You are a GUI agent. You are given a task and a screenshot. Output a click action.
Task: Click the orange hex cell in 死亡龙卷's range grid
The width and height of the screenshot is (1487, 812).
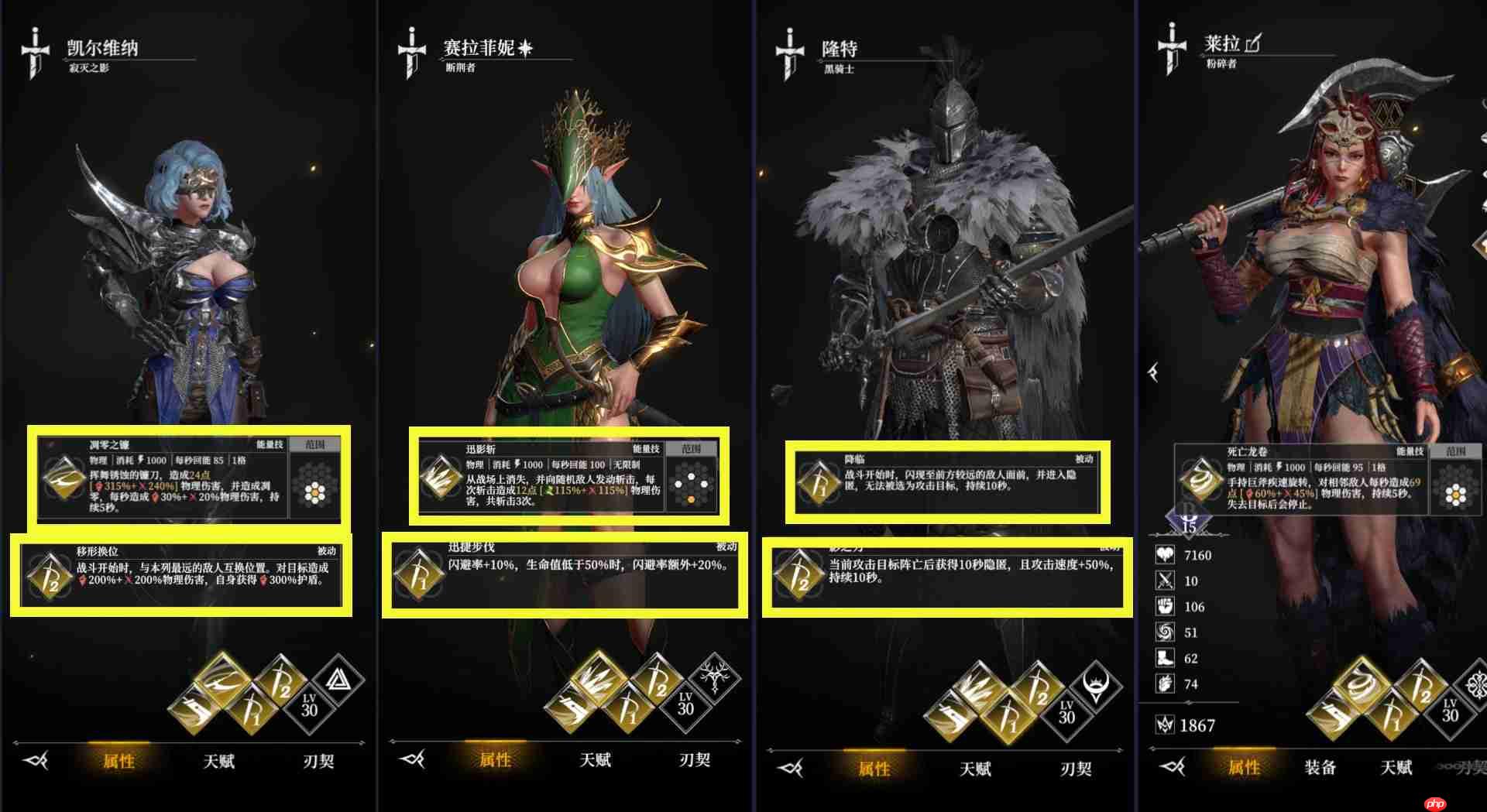pyautogui.click(x=1454, y=494)
